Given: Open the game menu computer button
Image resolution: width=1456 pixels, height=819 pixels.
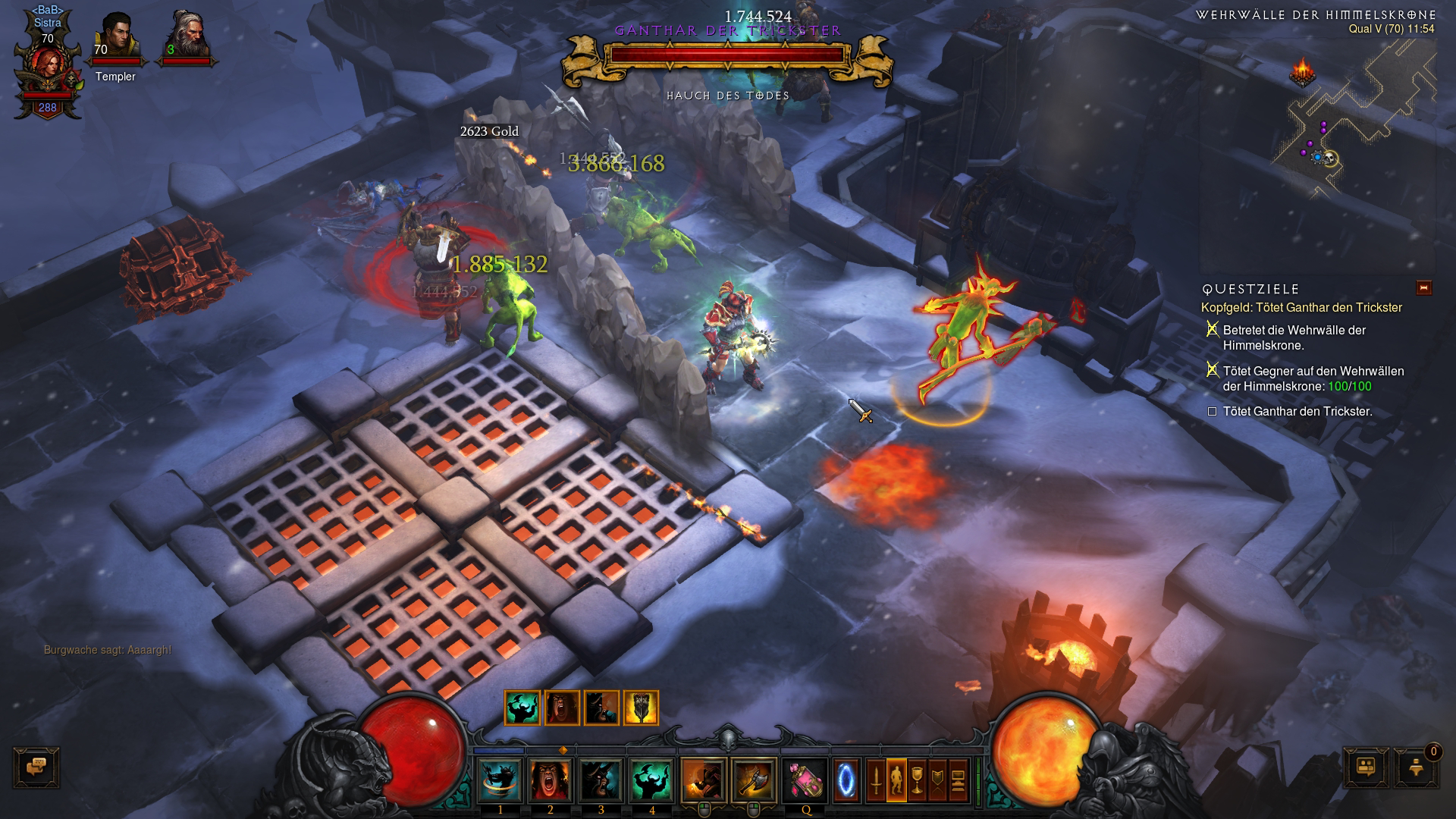Looking at the screenshot, I should coord(959,780).
